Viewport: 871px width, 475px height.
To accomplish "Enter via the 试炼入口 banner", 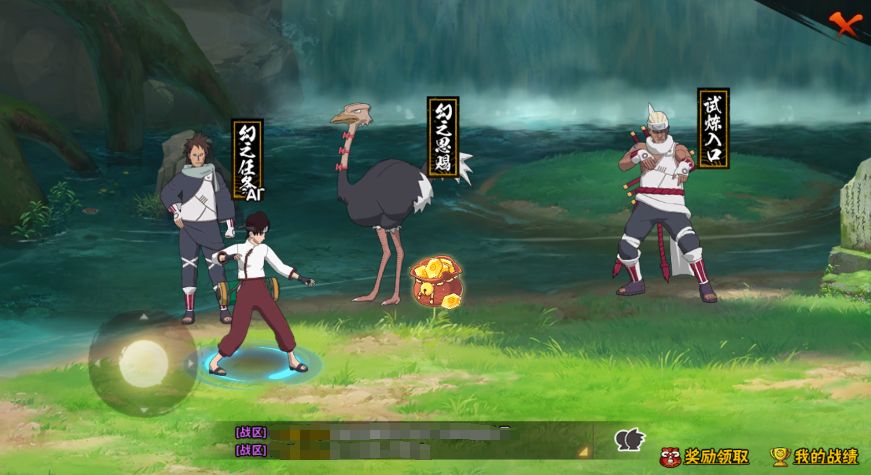I will pyautogui.click(x=713, y=127).
